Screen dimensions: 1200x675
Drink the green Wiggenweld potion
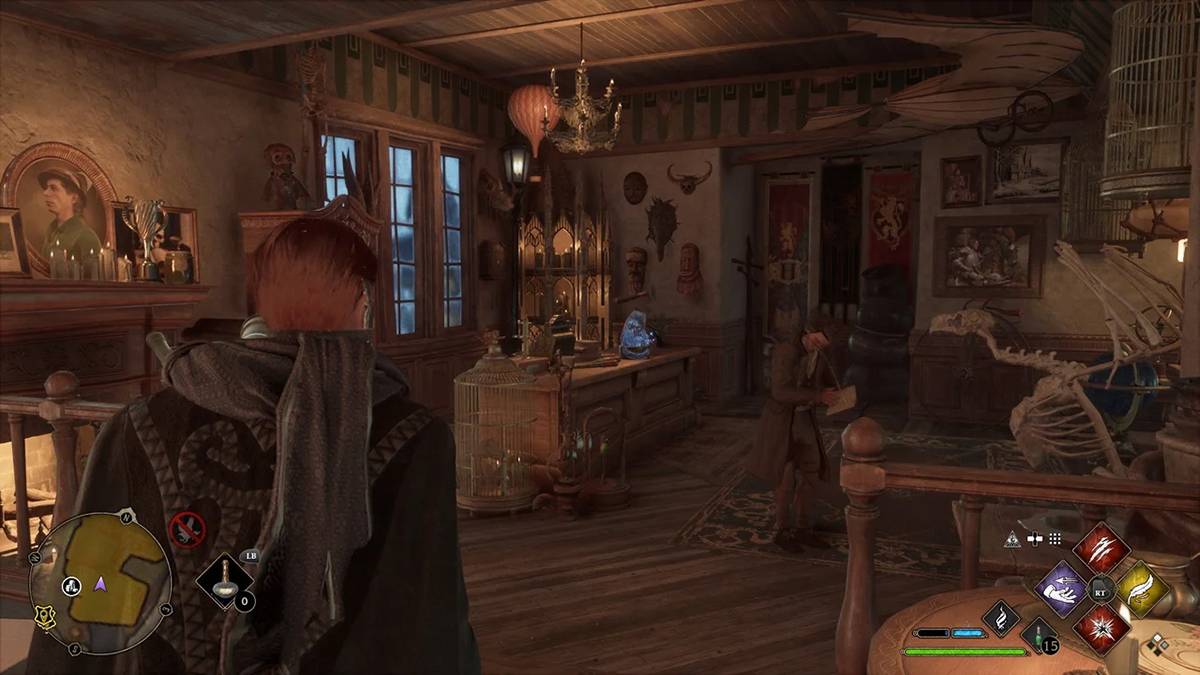1037,636
